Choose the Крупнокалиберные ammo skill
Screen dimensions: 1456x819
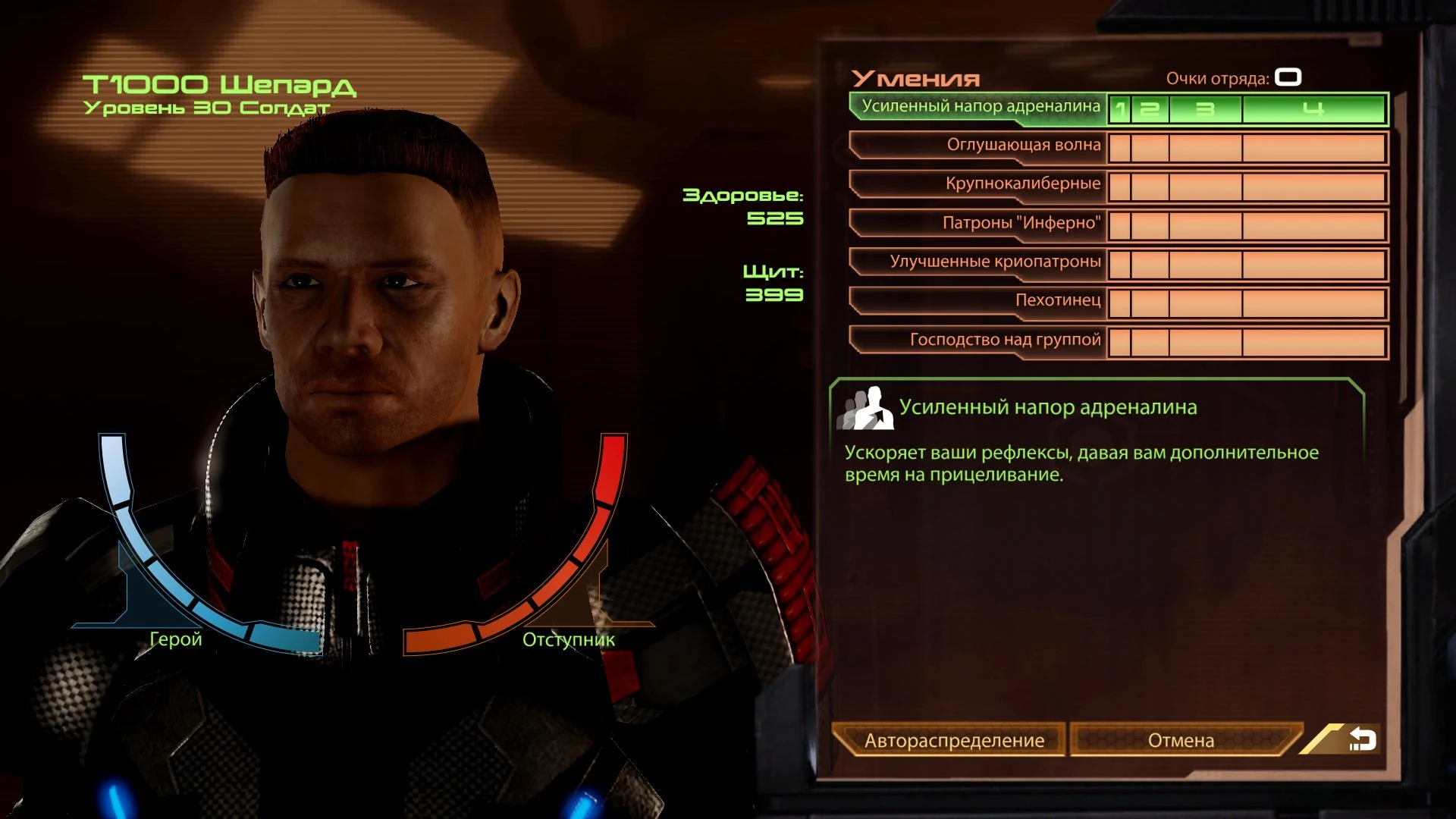click(x=1022, y=184)
